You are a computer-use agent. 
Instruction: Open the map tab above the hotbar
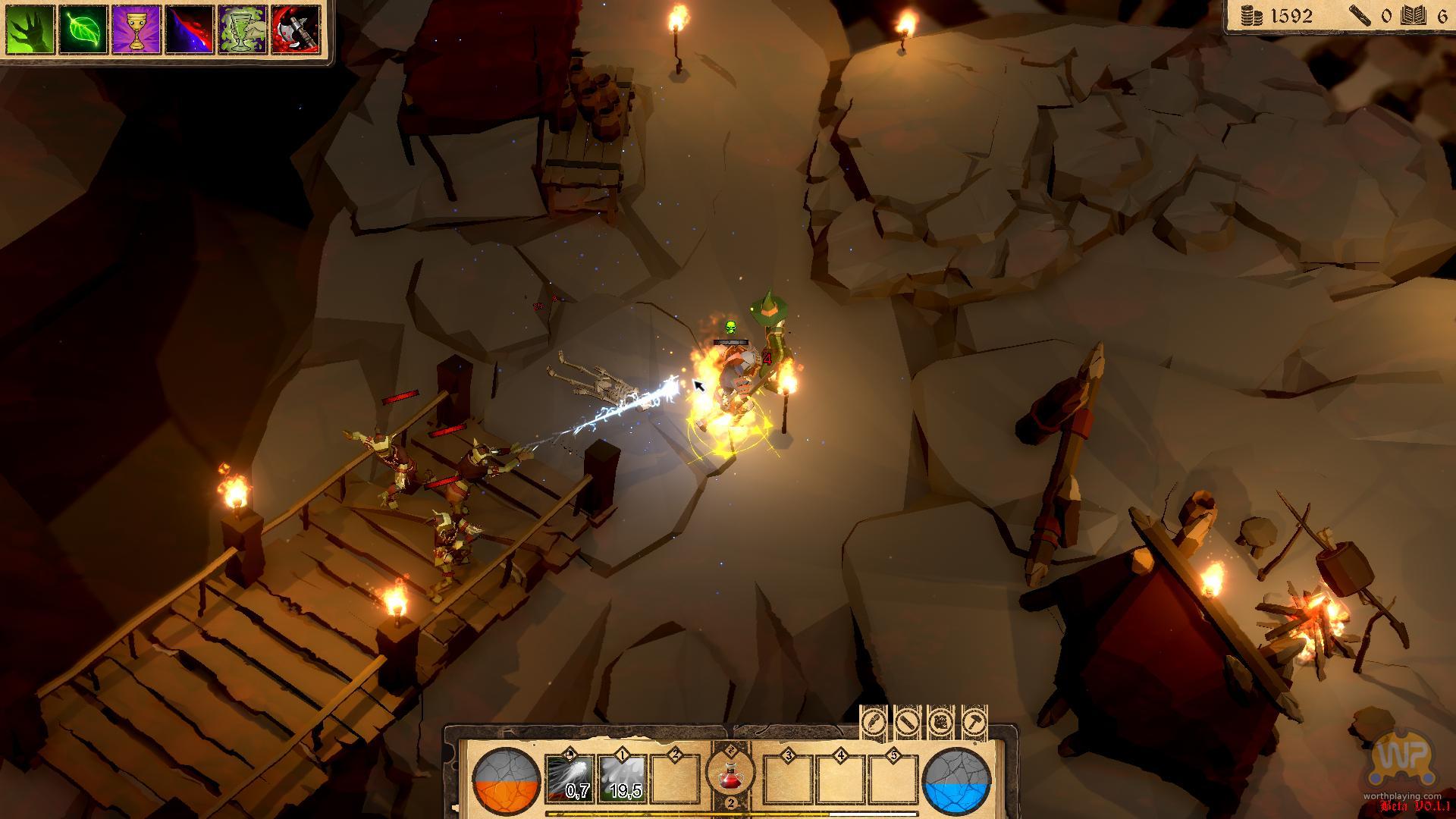tap(941, 721)
